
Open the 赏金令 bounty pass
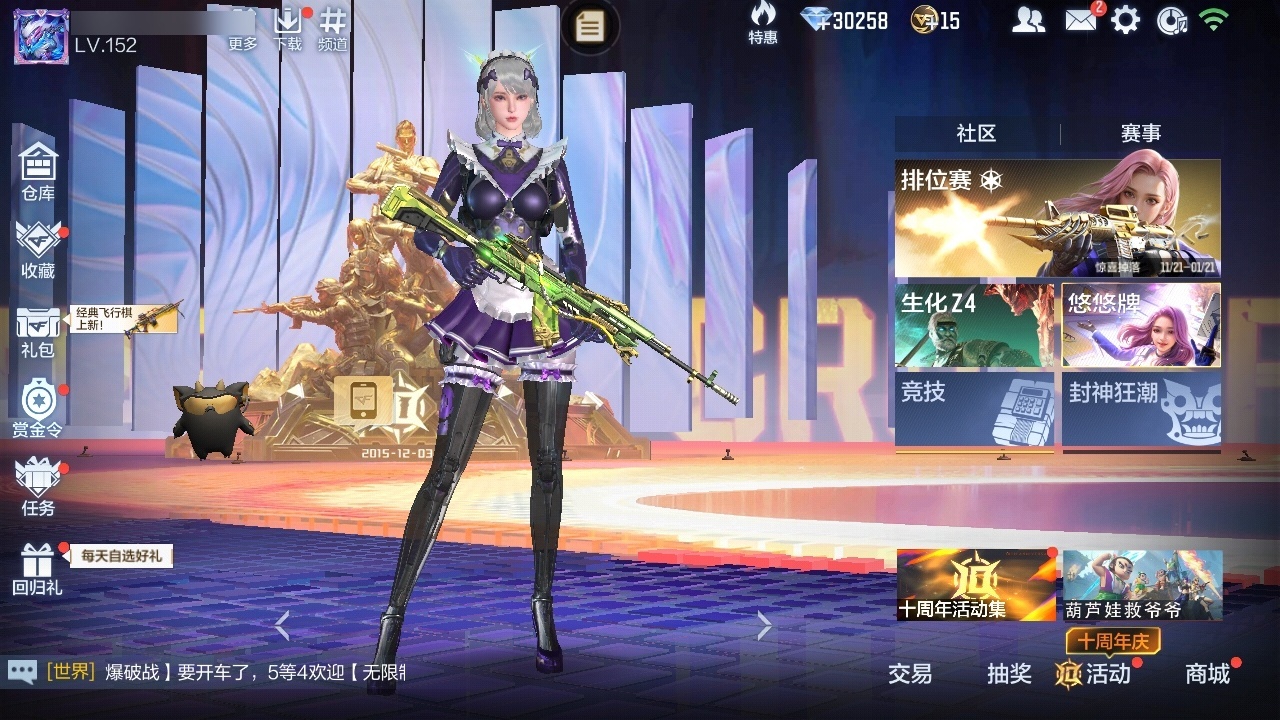(38, 408)
